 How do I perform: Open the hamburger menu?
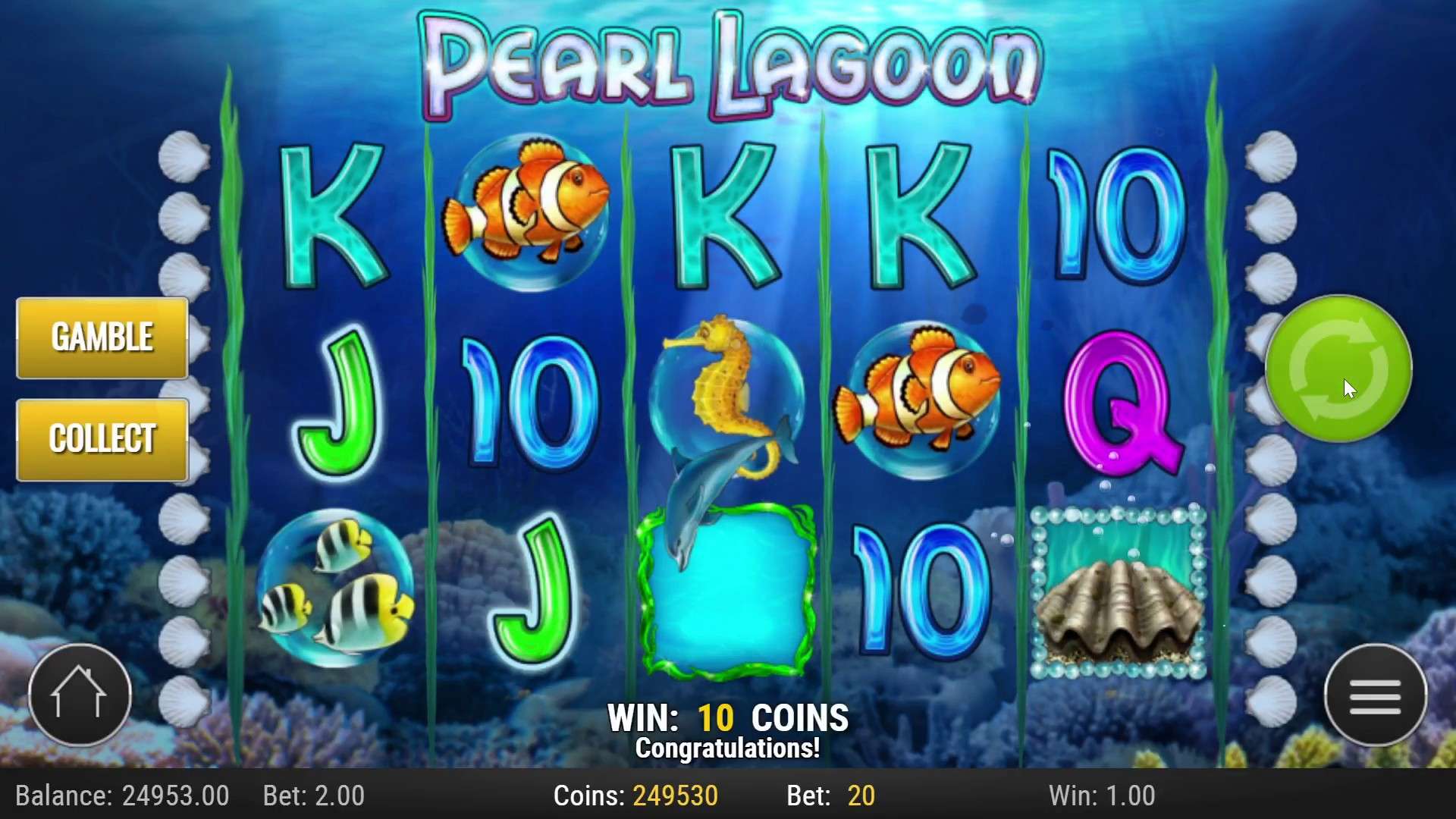pyautogui.click(x=1375, y=696)
